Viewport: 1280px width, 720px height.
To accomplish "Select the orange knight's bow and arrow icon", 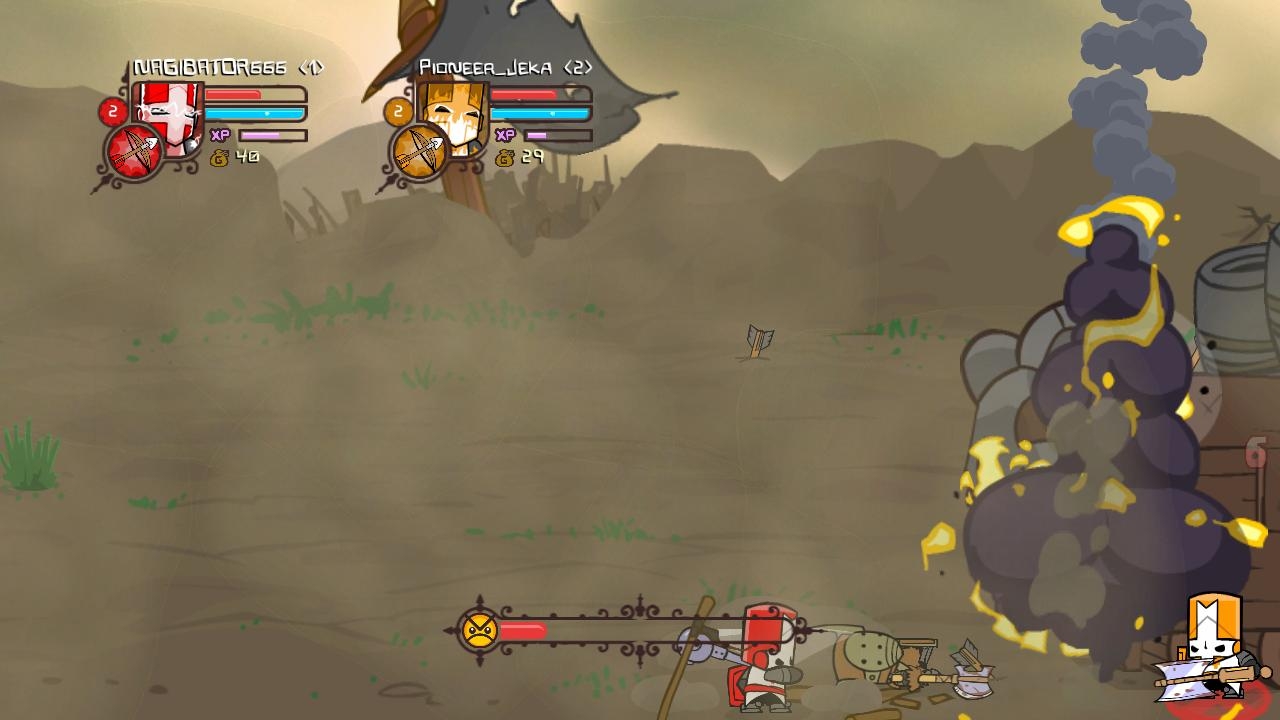I will [x=420, y=153].
